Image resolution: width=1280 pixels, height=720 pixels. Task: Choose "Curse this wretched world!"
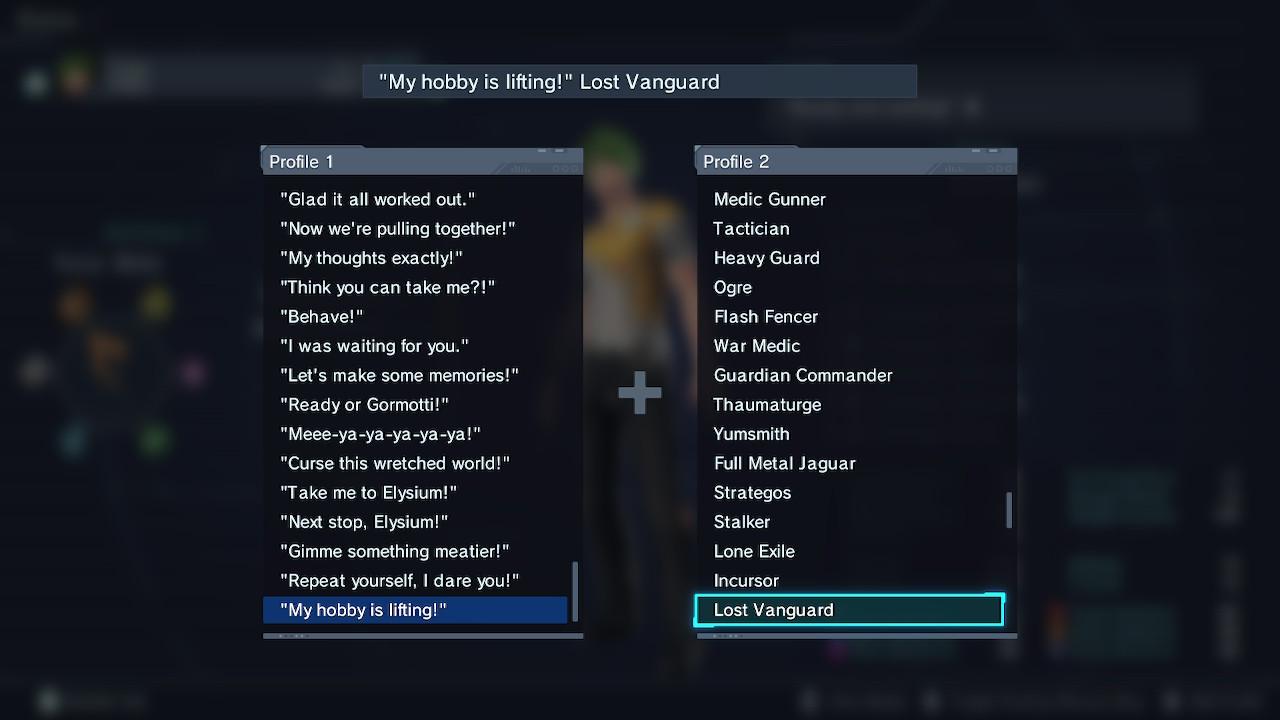(x=394, y=463)
